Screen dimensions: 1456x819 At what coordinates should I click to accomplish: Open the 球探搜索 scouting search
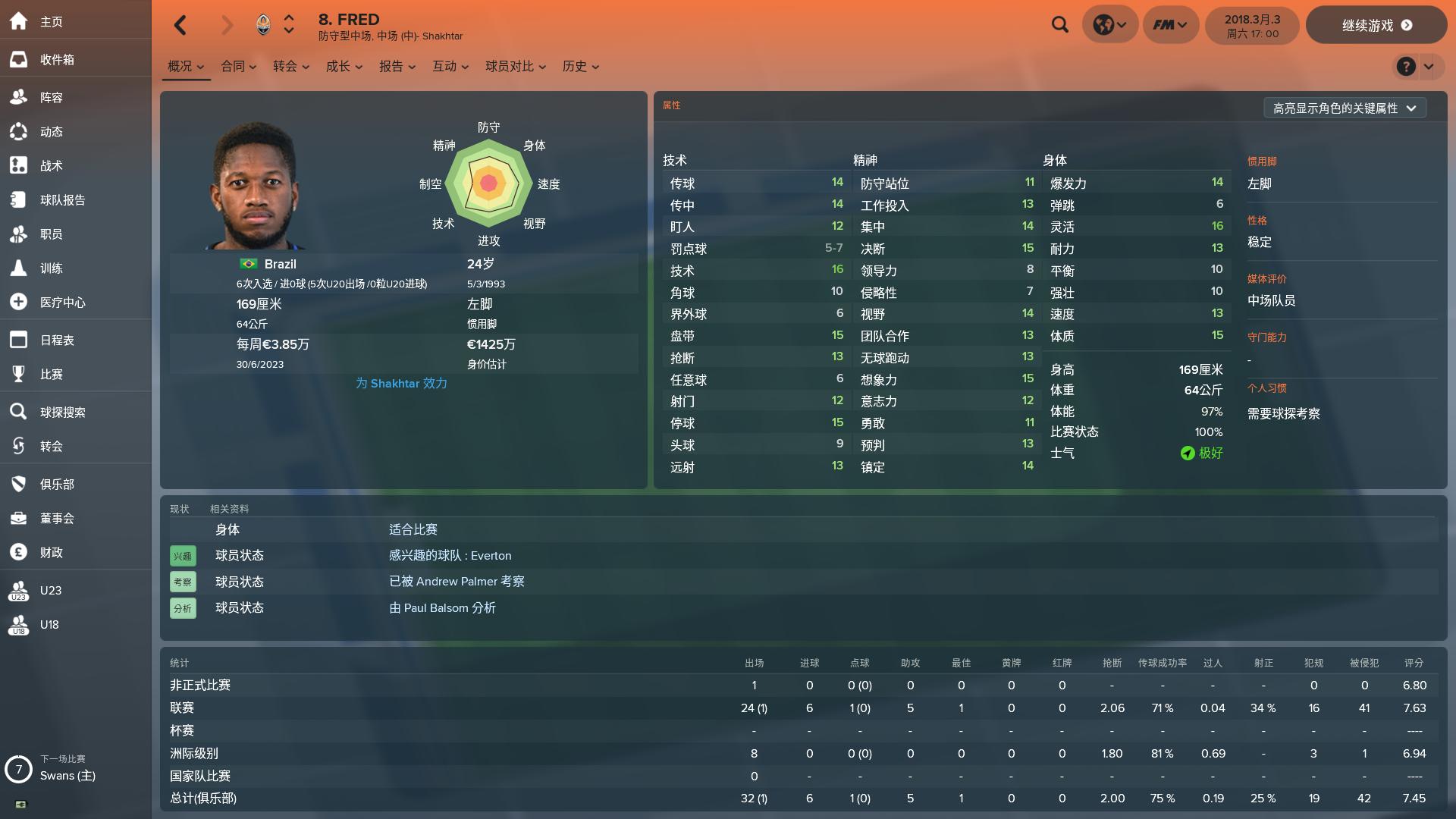coord(60,412)
